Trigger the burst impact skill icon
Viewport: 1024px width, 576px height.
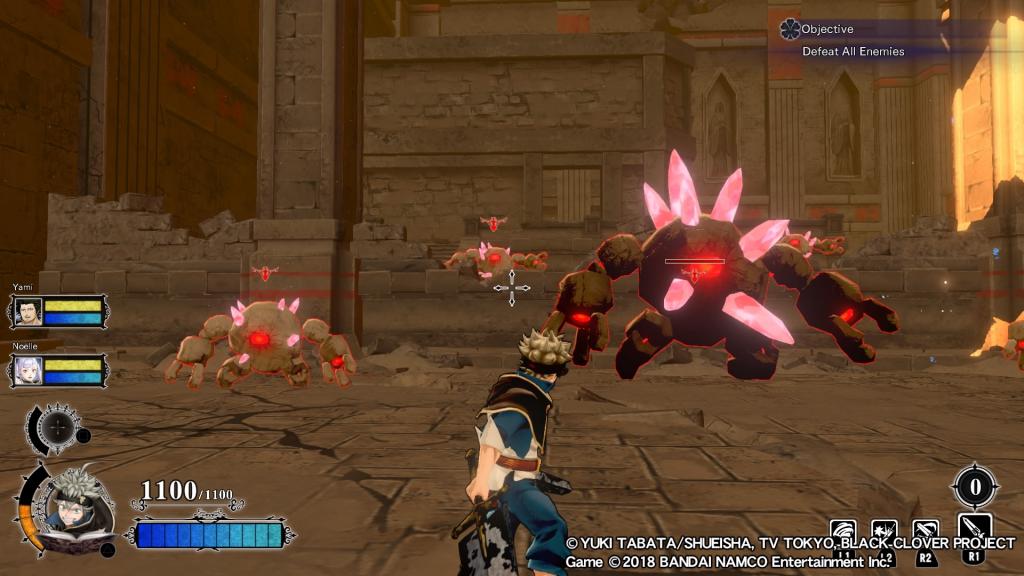tap(884, 531)
